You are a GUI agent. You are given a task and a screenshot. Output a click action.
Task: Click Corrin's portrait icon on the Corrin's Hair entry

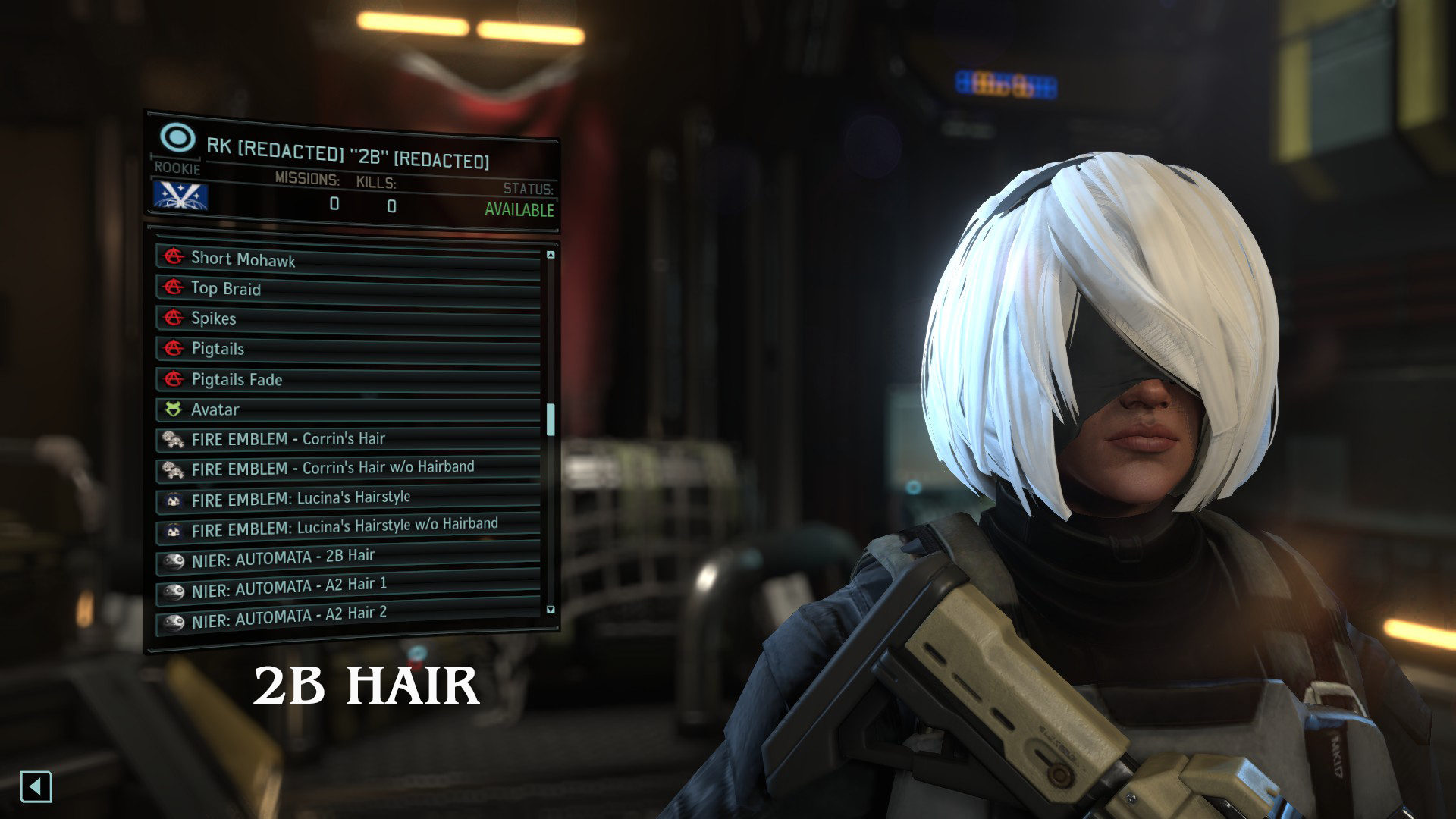pyautogui.click(x=173, y=439)
